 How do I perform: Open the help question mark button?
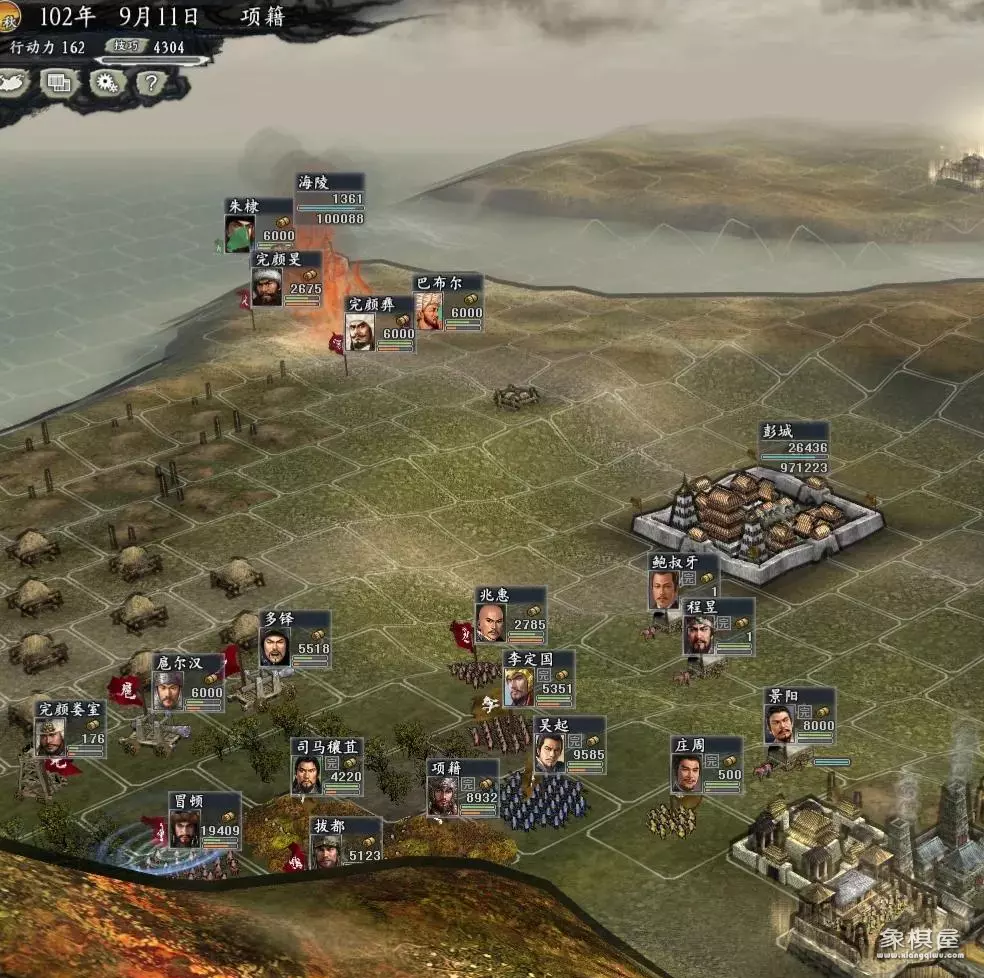coord(150,82)
